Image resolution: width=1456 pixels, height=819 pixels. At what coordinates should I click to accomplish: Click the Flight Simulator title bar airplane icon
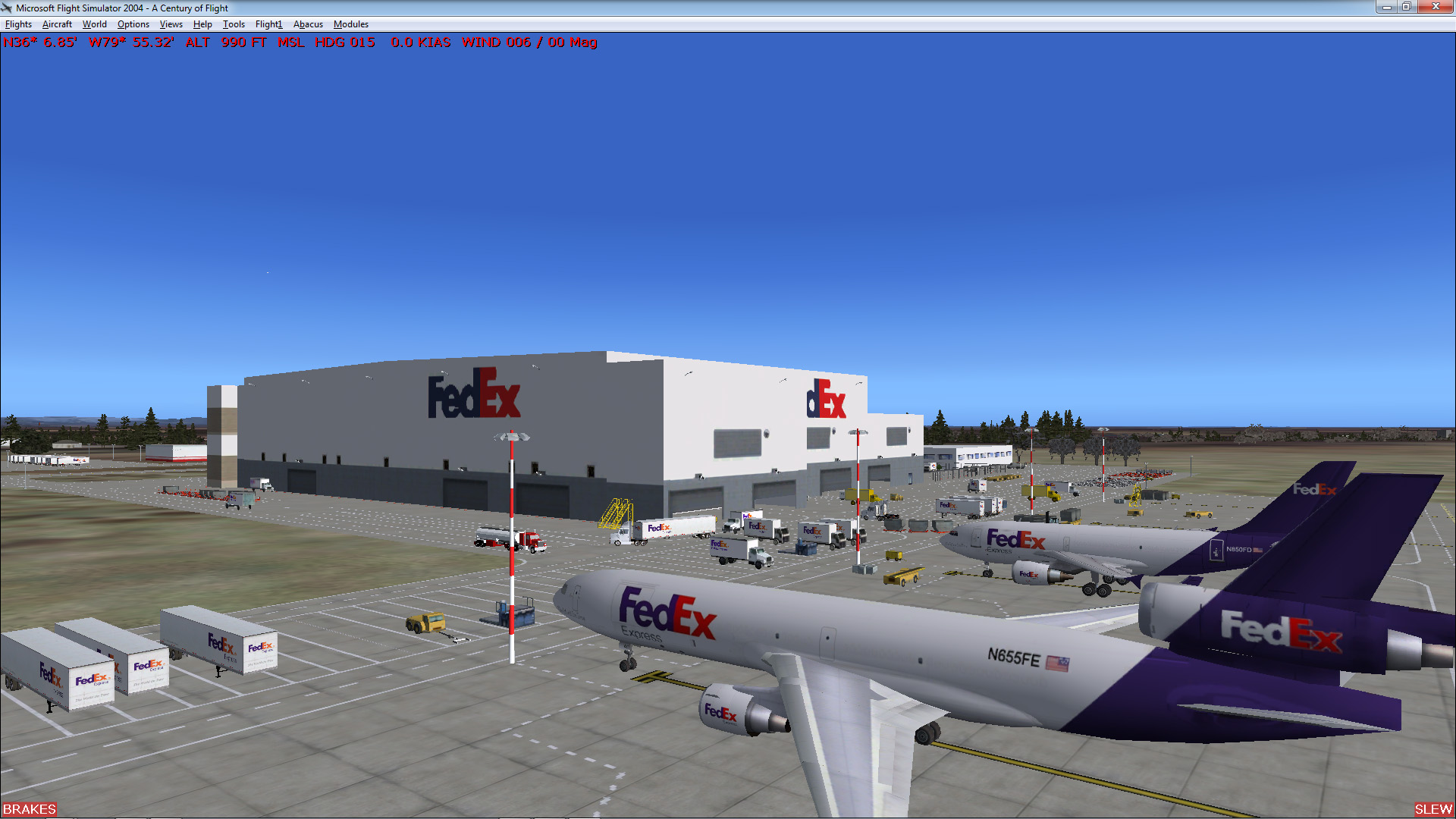click(x=7, y=8)
